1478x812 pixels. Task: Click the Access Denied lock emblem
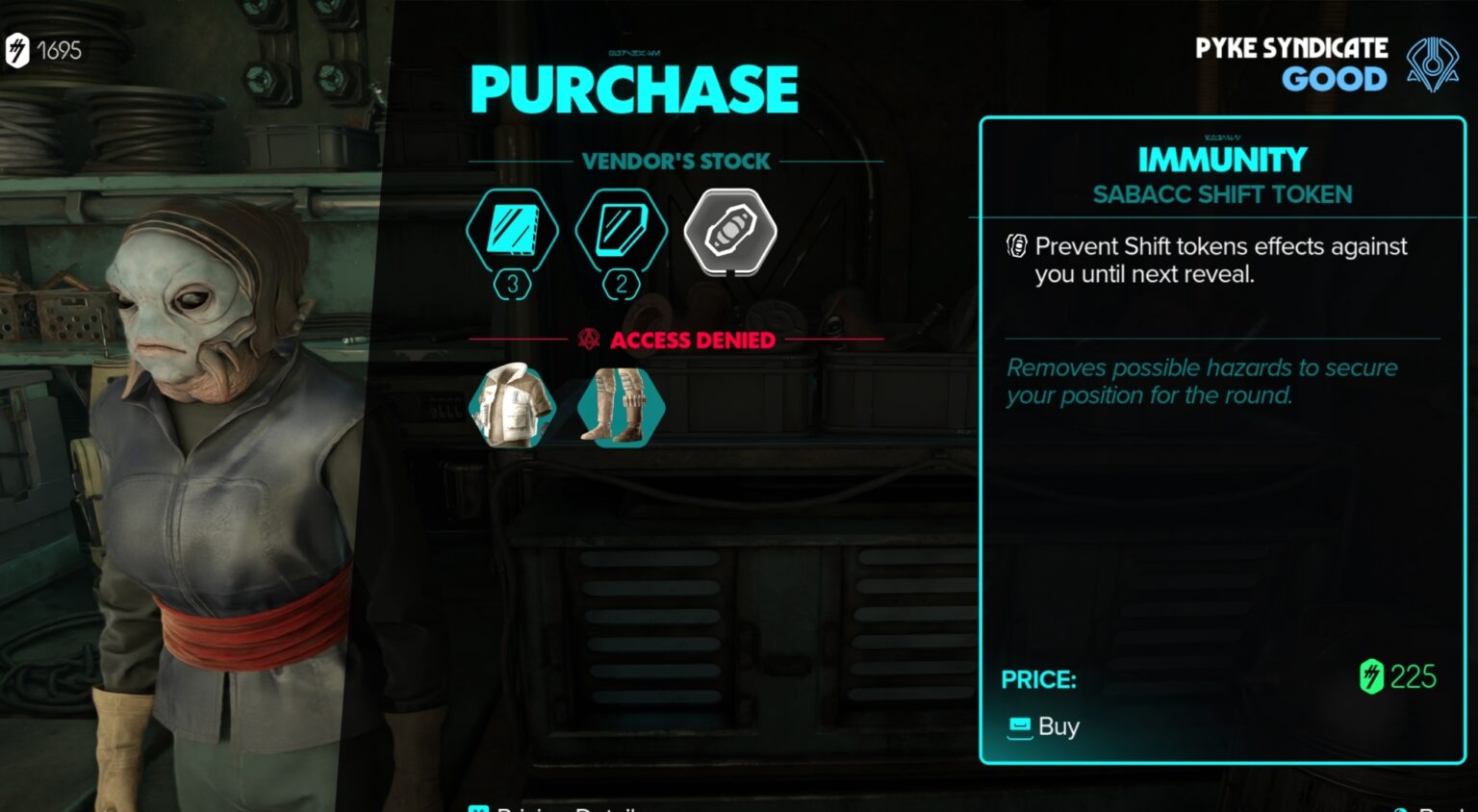tap(588, 340)
